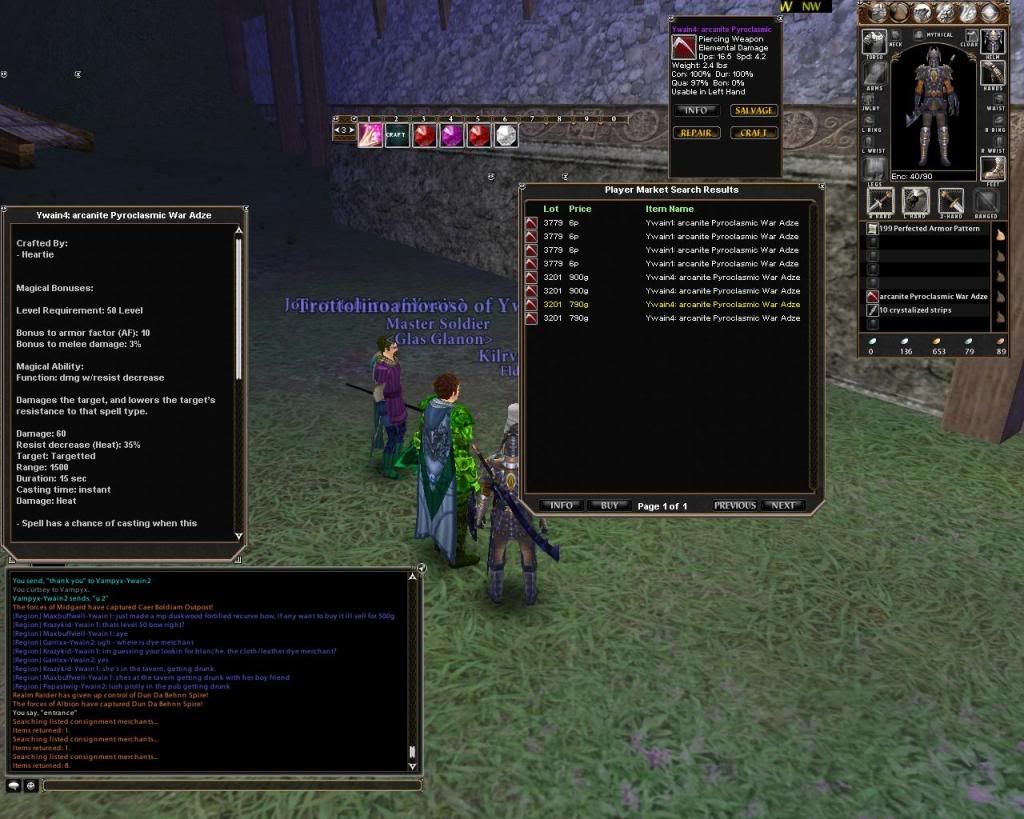This screenshot has width=1024, height=819.
Task: Buy the selected market listing
Action: [x=609, y=506]
